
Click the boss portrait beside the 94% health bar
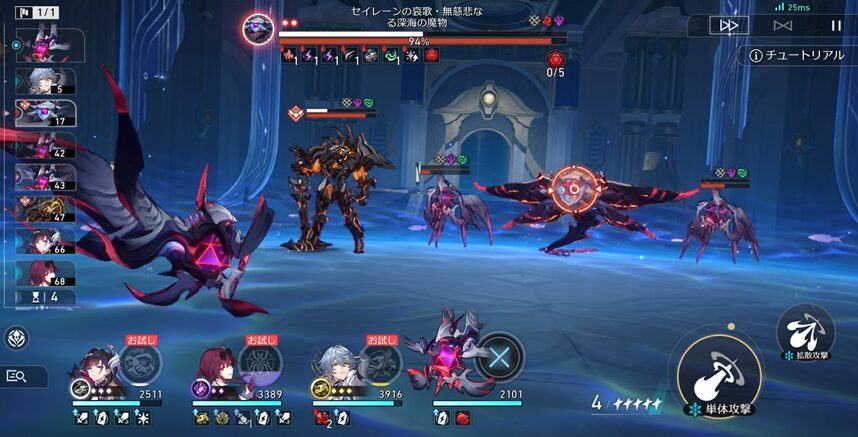259,28
